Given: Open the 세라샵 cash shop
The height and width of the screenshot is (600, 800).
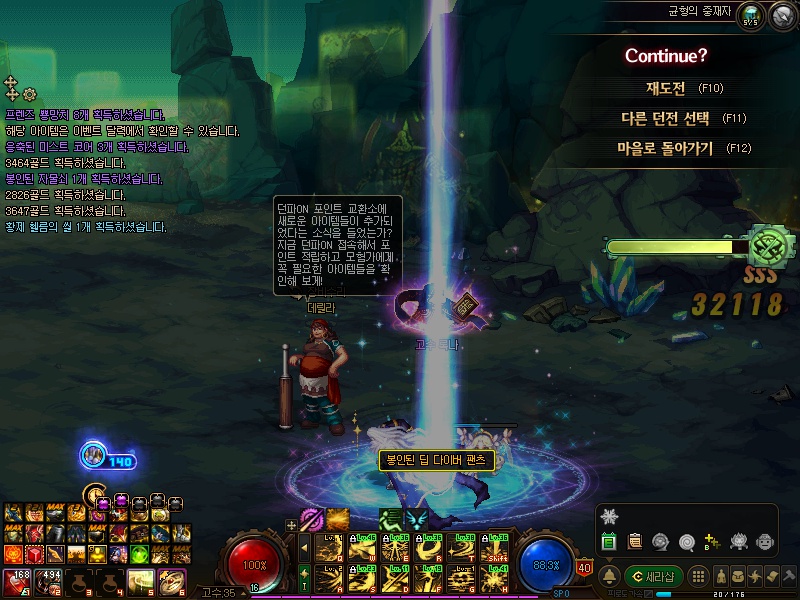Looking at the screenshot, I should click(x=653, y=577).
